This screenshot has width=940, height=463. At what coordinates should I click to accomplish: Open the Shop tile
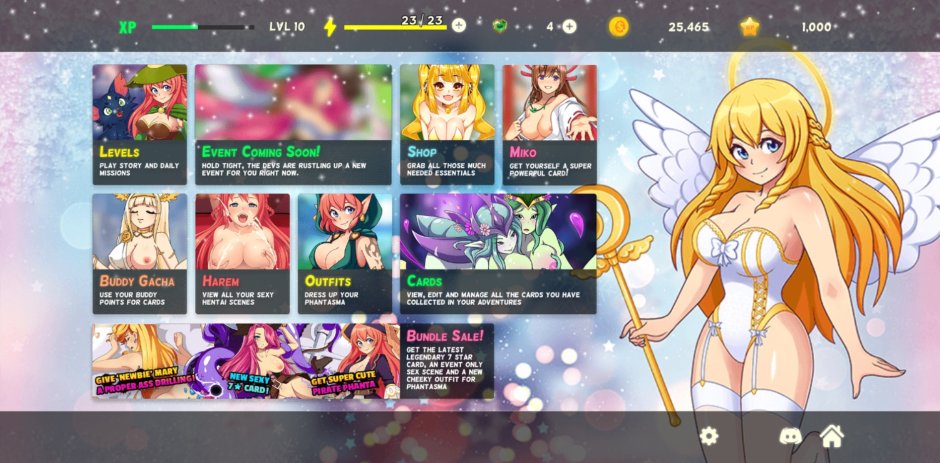[x=447, y=124]
